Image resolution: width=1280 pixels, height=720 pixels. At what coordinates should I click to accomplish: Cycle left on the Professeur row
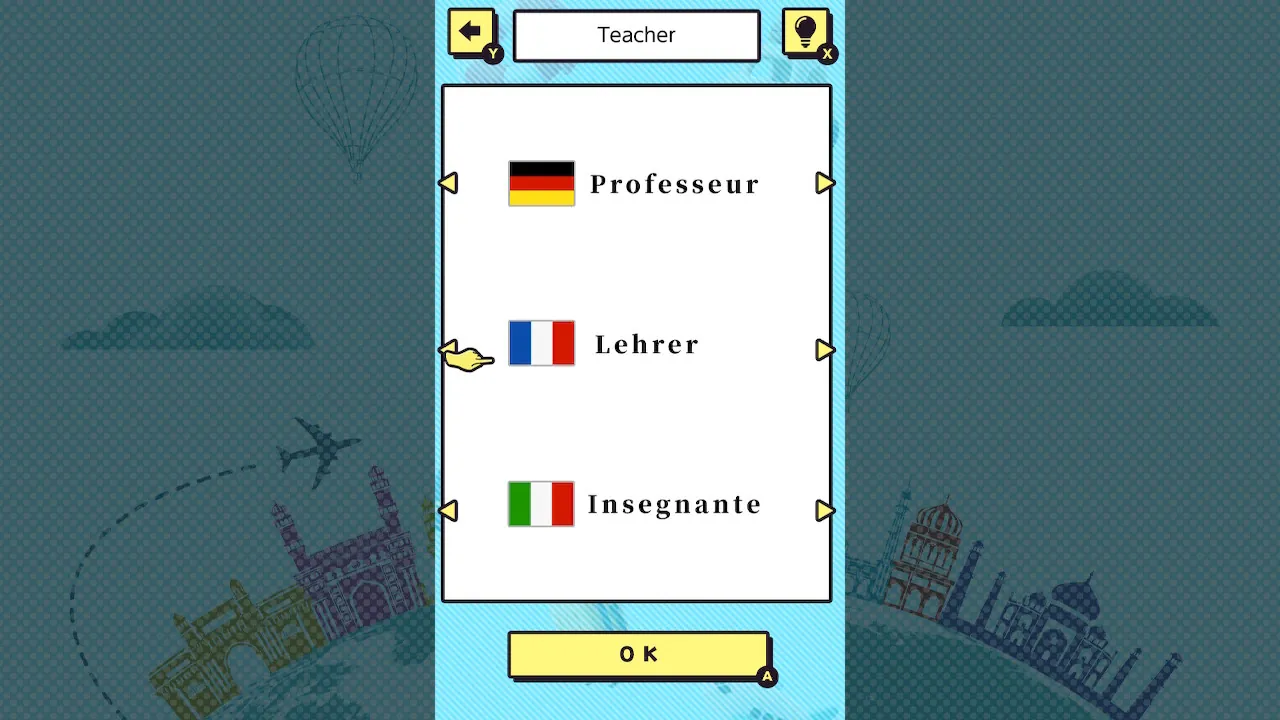(449, 183)
